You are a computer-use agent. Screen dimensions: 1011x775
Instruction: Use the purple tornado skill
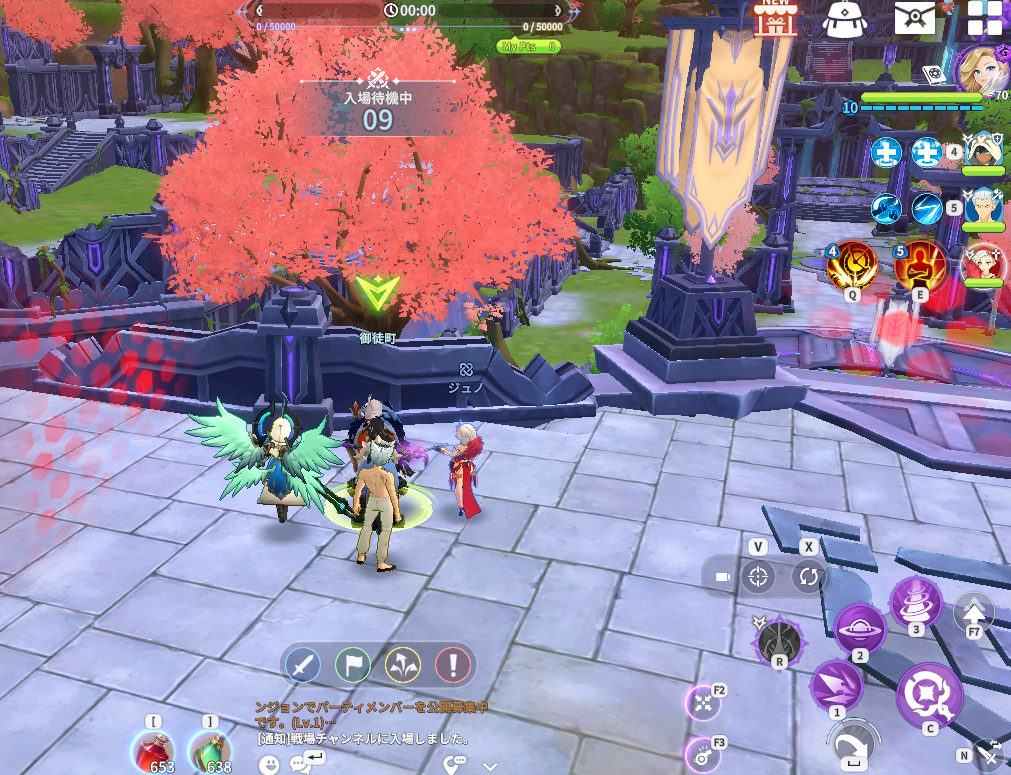point(915,601)
